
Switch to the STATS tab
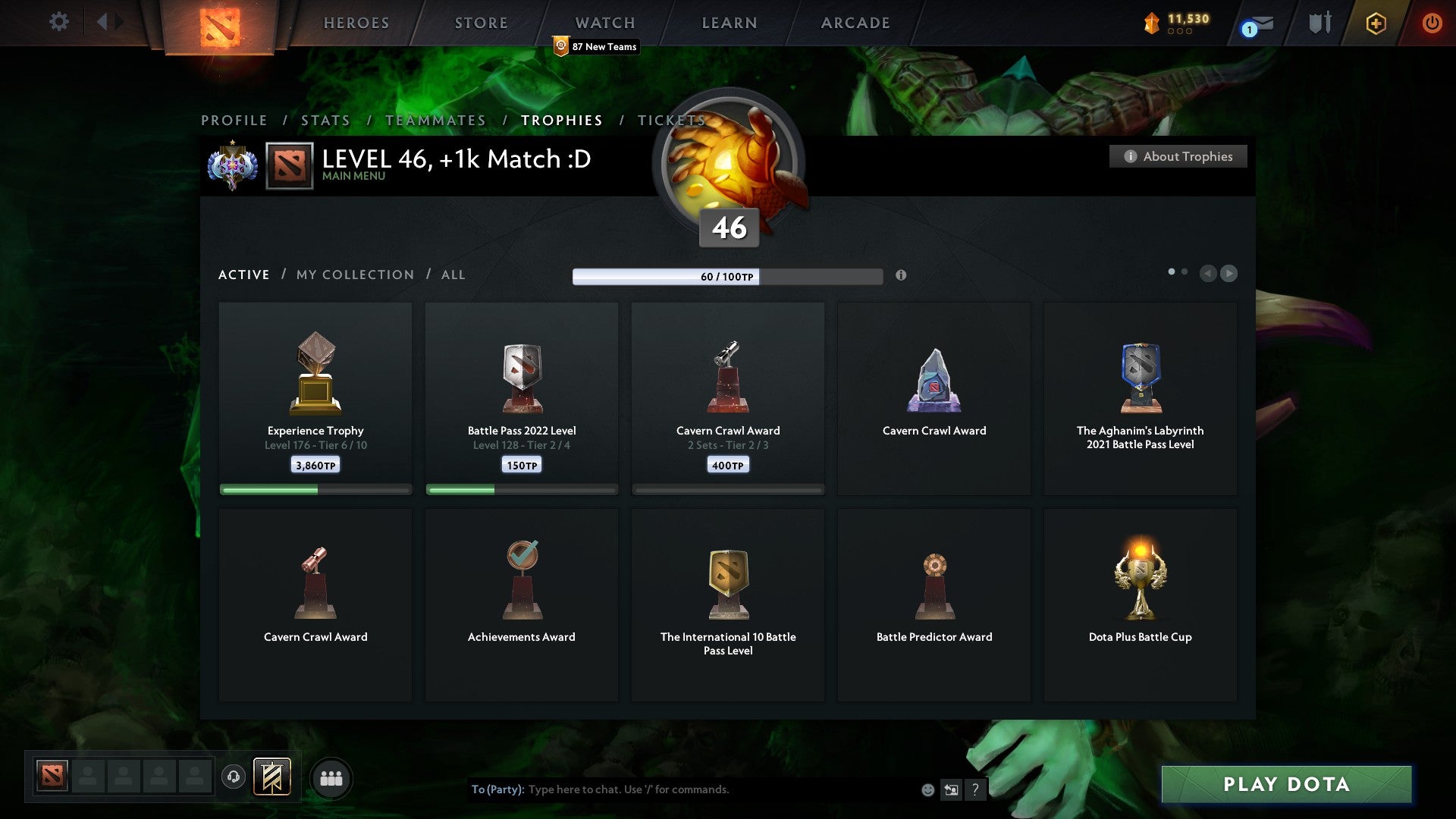click(325, 121)
